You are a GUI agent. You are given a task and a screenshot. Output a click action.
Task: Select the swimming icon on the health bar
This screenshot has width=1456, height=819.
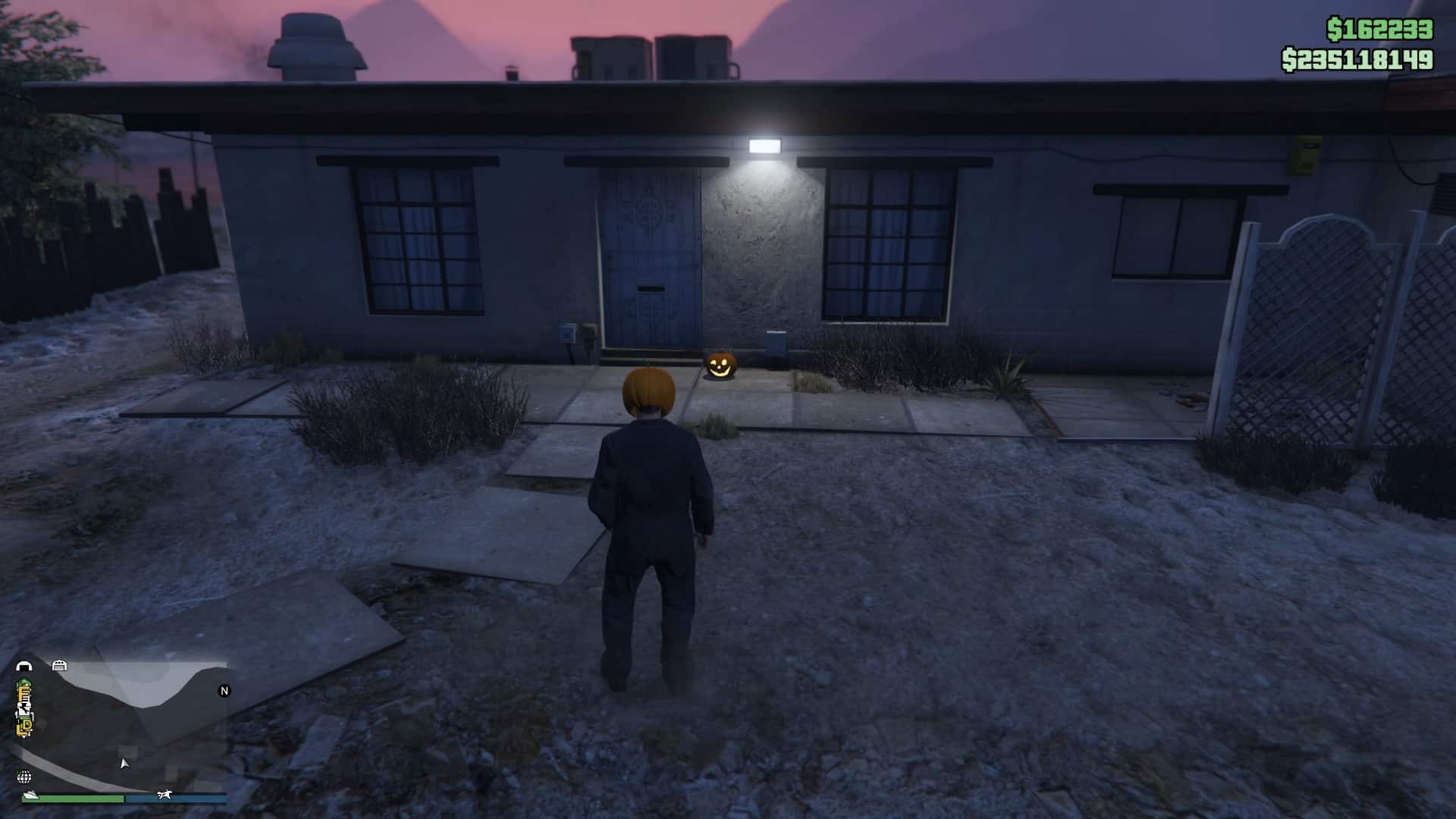(31, 795)
